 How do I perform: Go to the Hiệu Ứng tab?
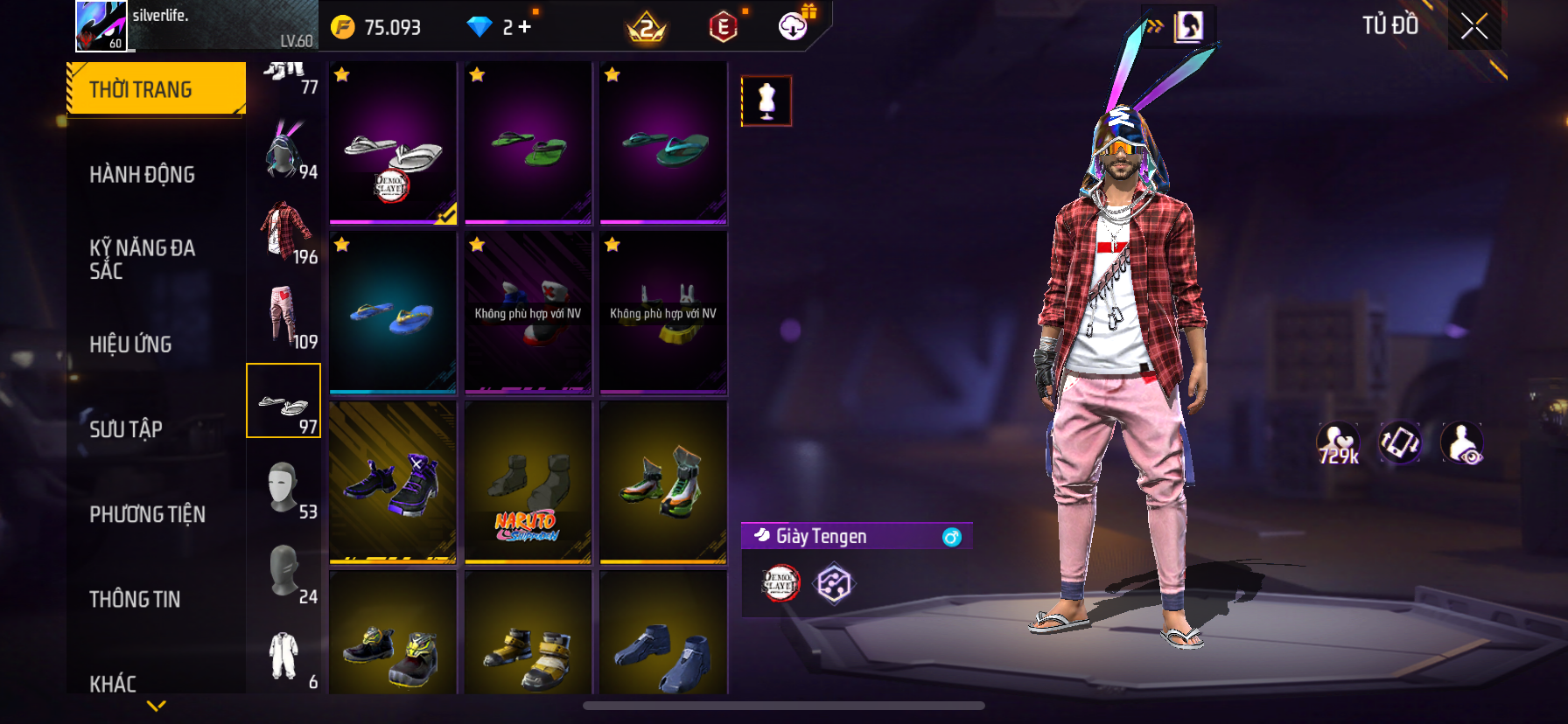pos(130,344)
